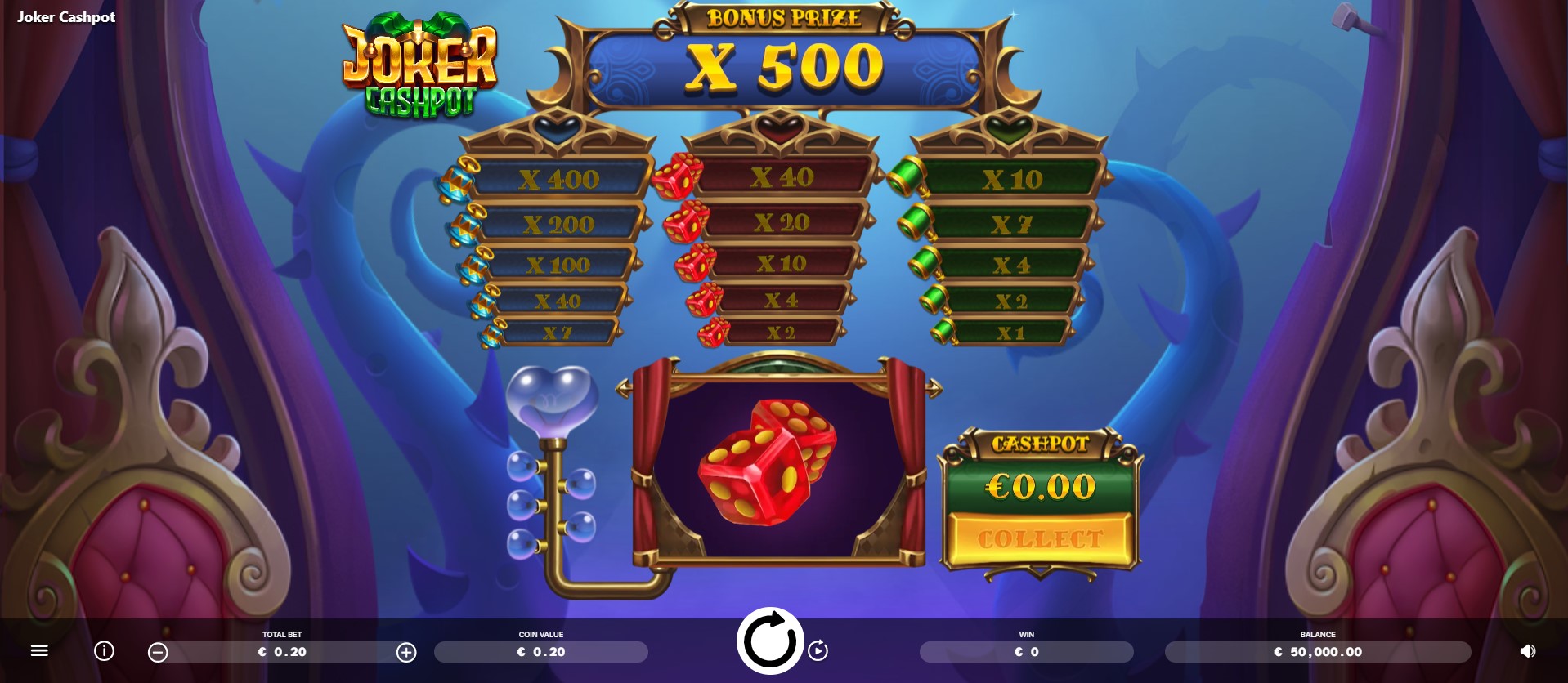Select the red dice icon beside the X40 prize
Viewport: 1568px width, 683px height.
(675, 178)
